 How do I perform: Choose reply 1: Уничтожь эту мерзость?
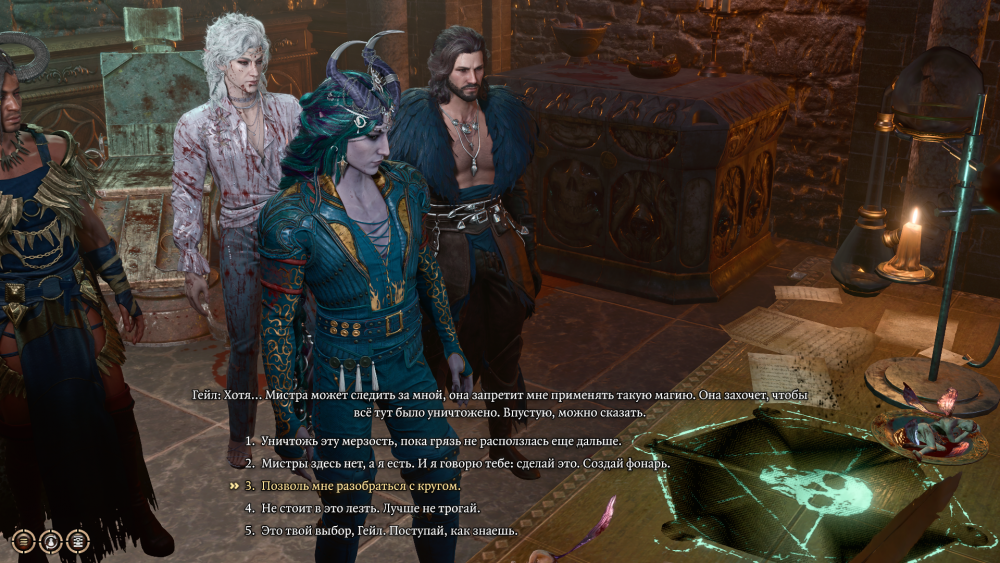(440, 441)
